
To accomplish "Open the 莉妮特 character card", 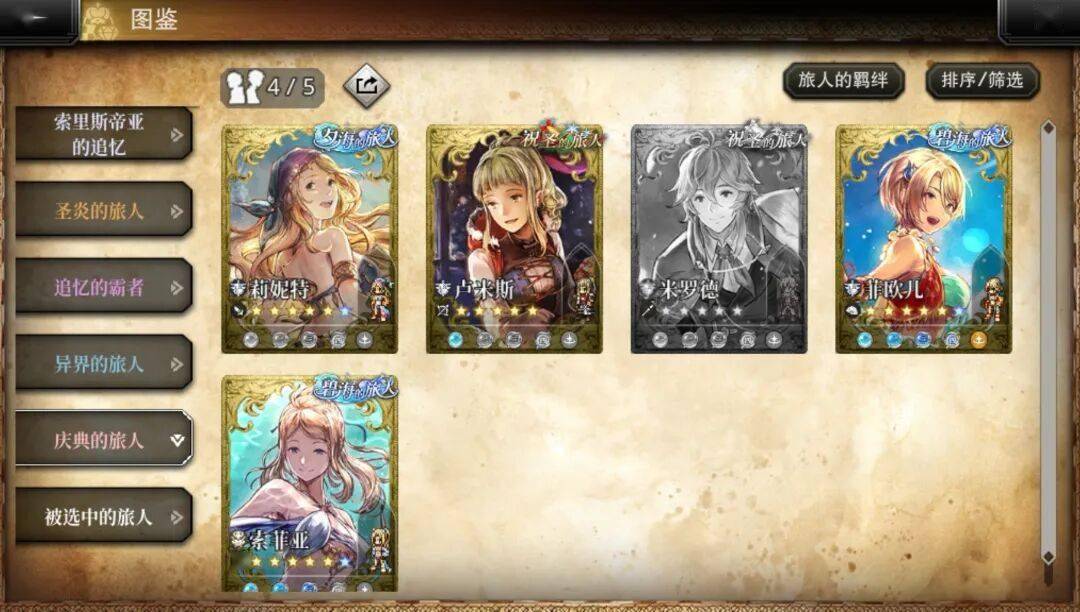I will point(309,238).
